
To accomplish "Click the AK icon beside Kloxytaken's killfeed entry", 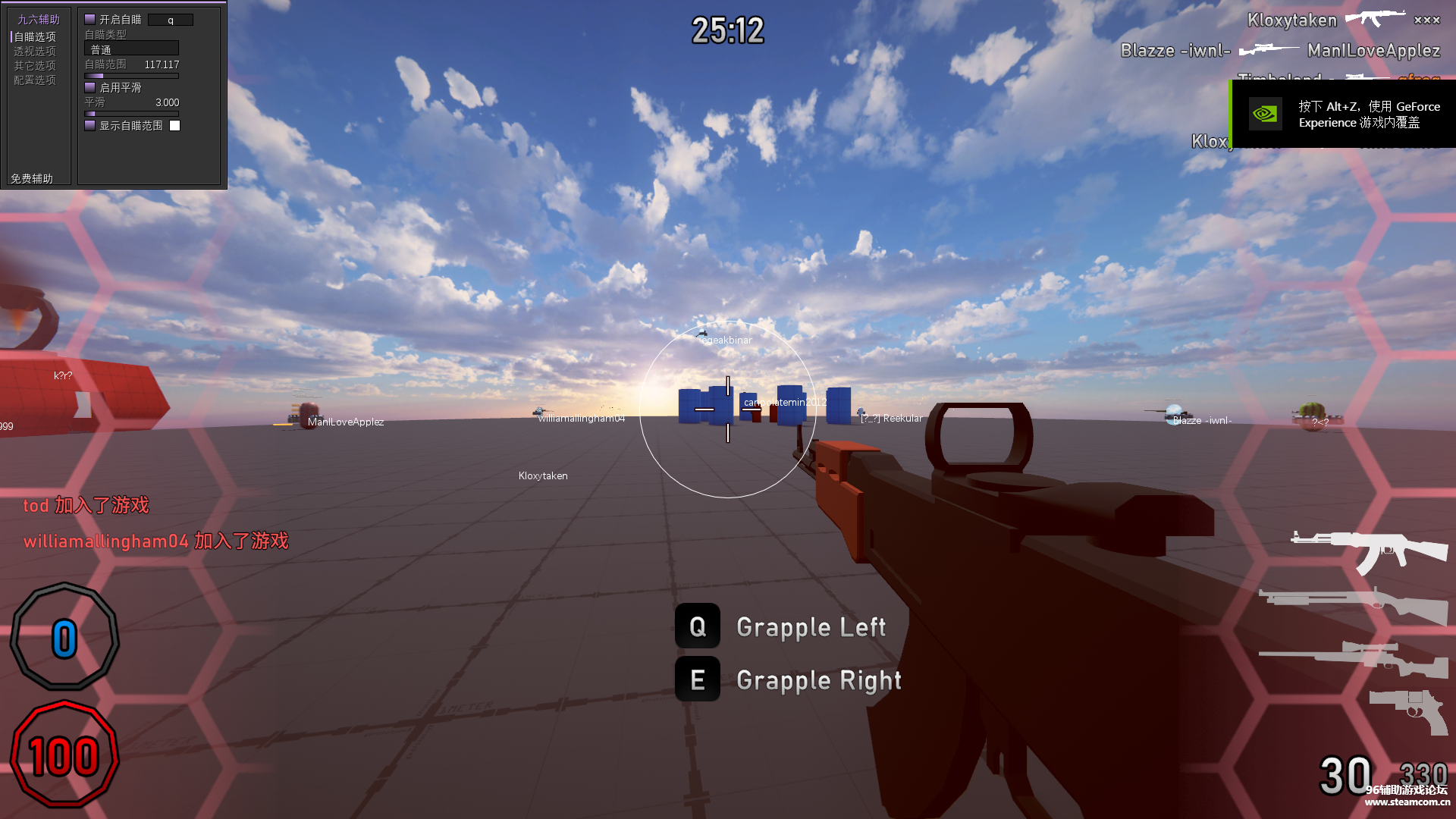I will click(x=1376, y=19).
